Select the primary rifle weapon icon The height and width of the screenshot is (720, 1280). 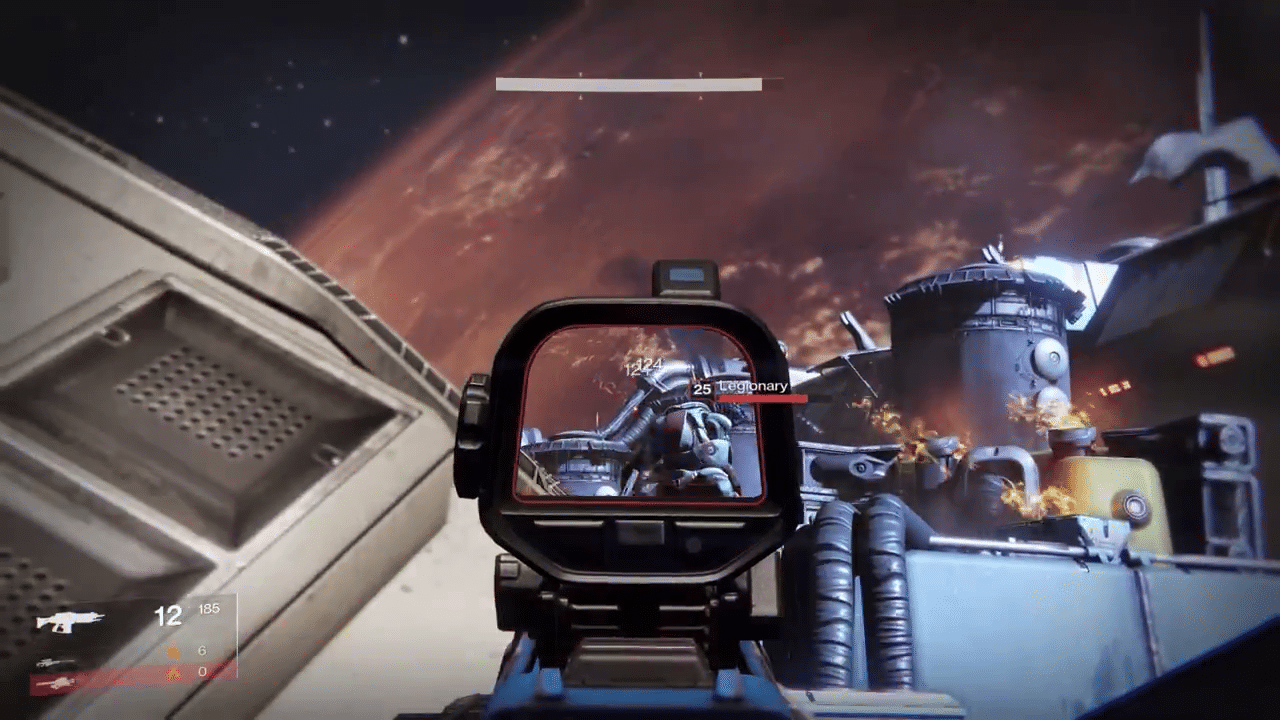[x=69, y=621]
